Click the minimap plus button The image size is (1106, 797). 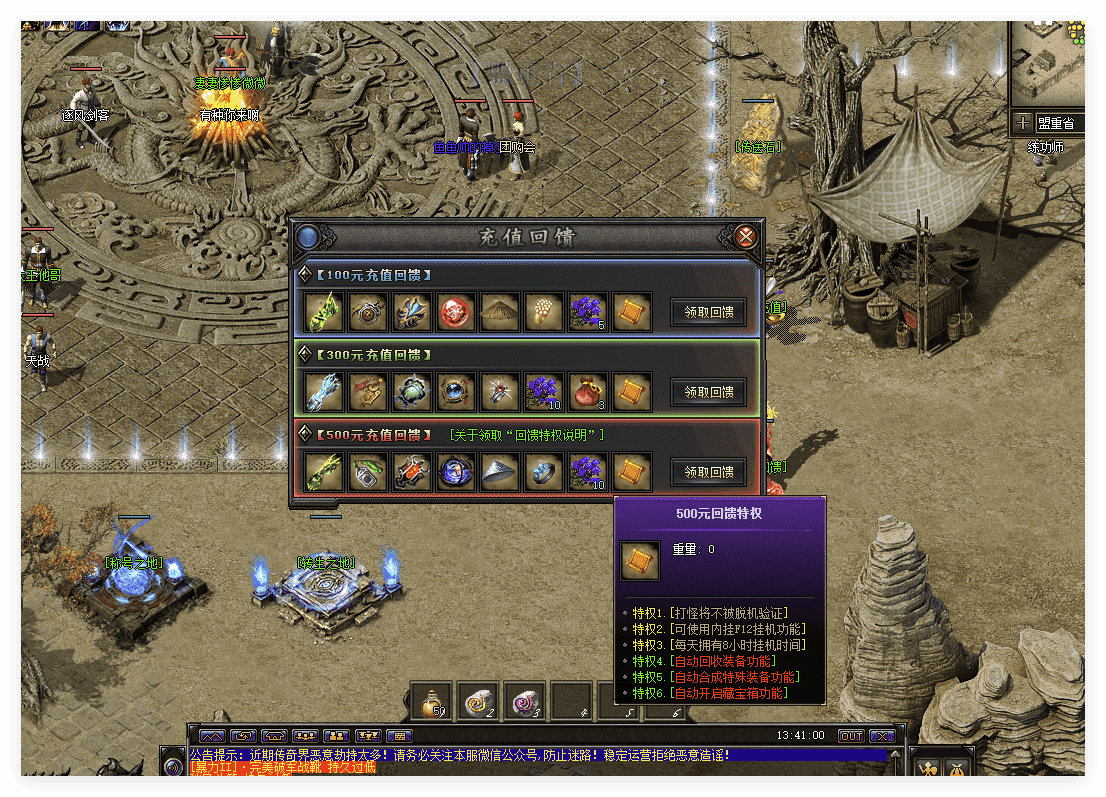pyautogui.click(x=1022, y=123)
